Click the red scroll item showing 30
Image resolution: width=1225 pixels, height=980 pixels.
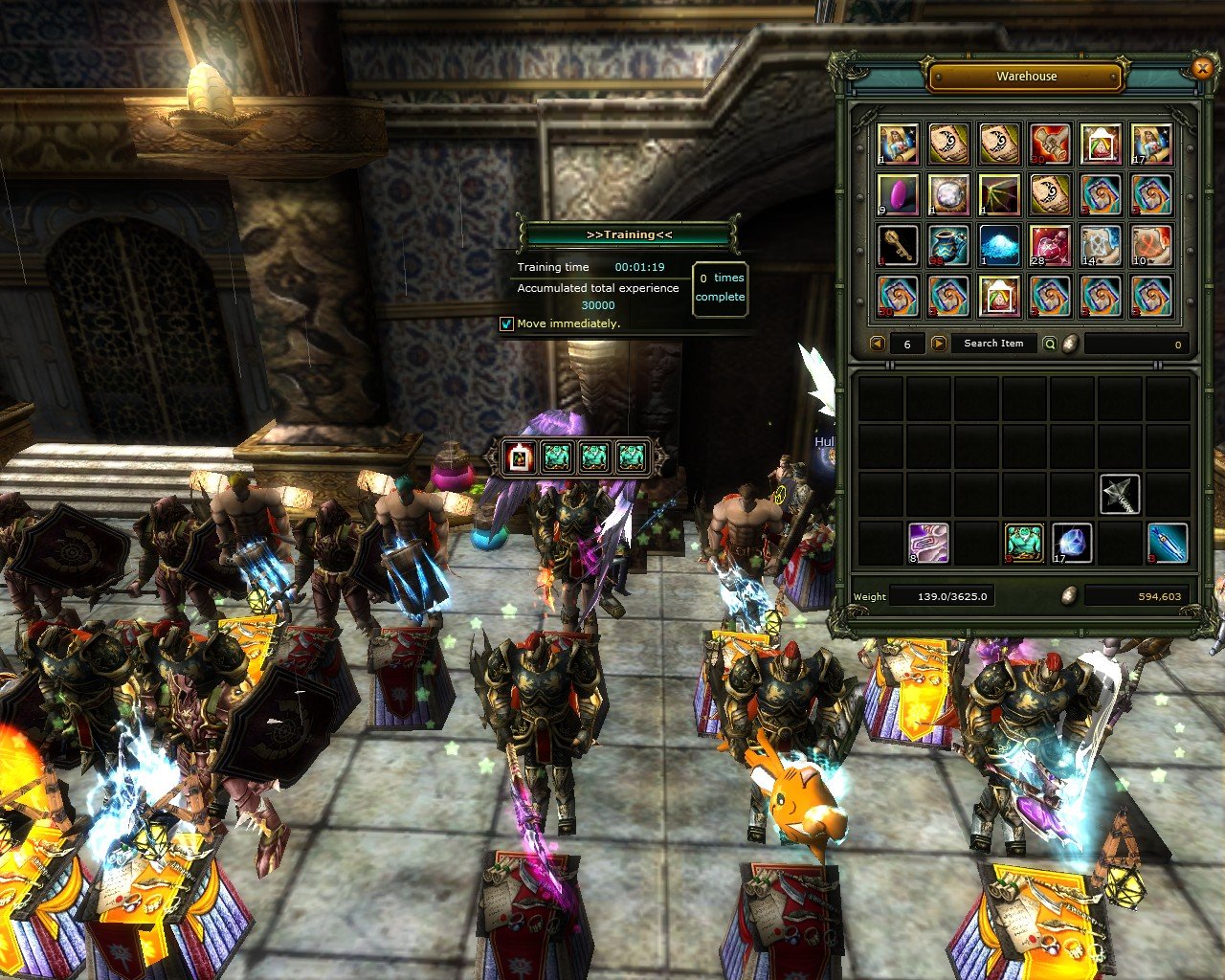pyautogui.click(x=1051, y=144)
